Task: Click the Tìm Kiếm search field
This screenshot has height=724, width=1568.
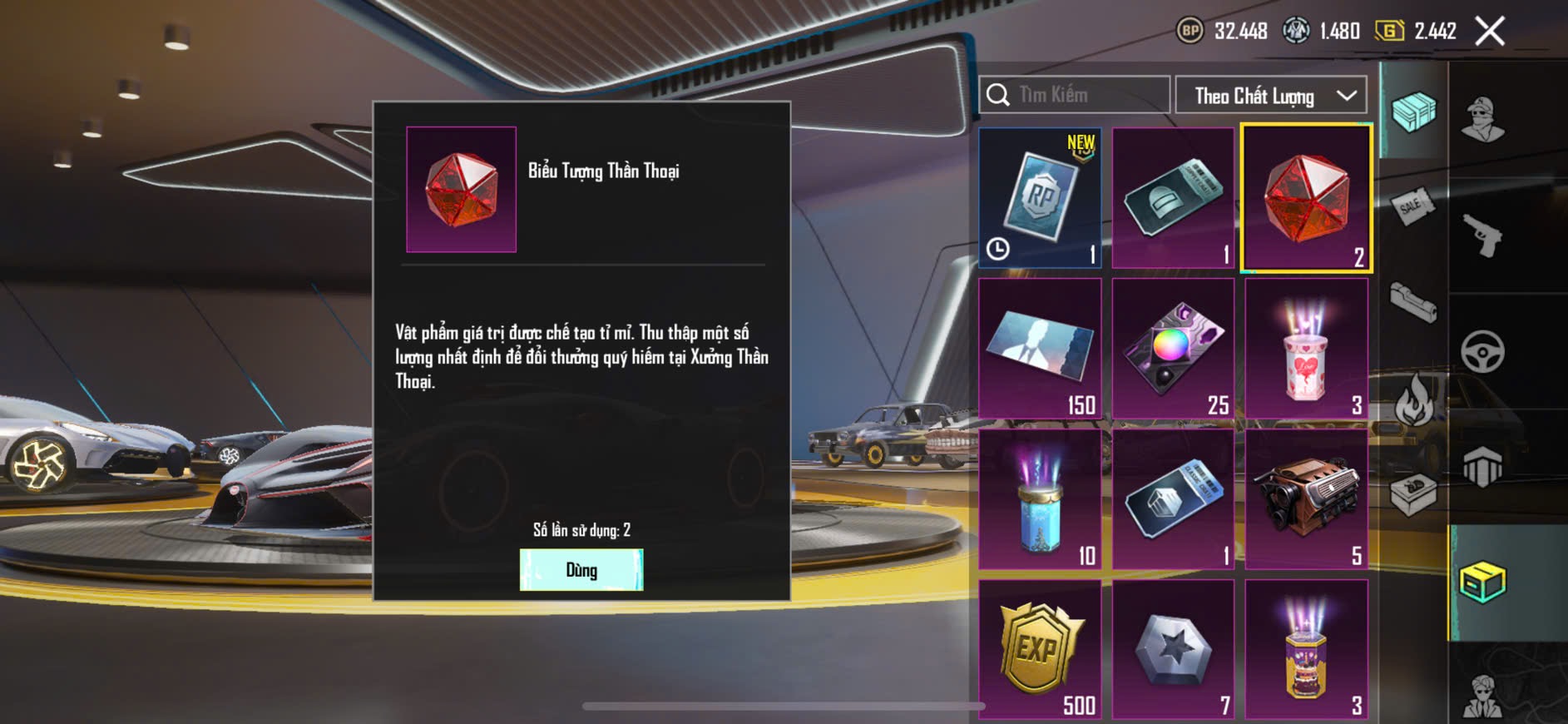Action: pos(1075,95)
